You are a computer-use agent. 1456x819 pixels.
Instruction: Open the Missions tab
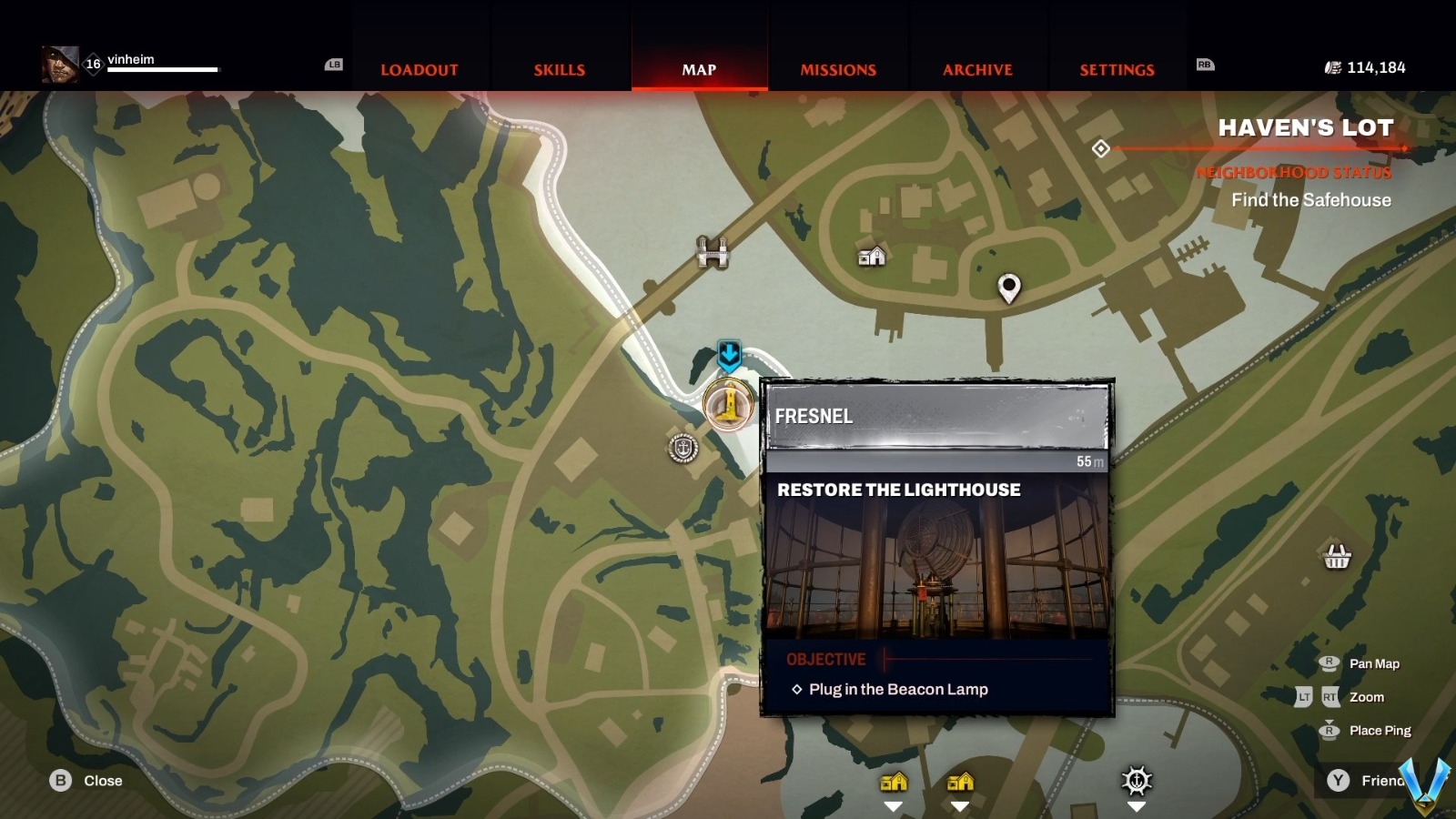838,70
